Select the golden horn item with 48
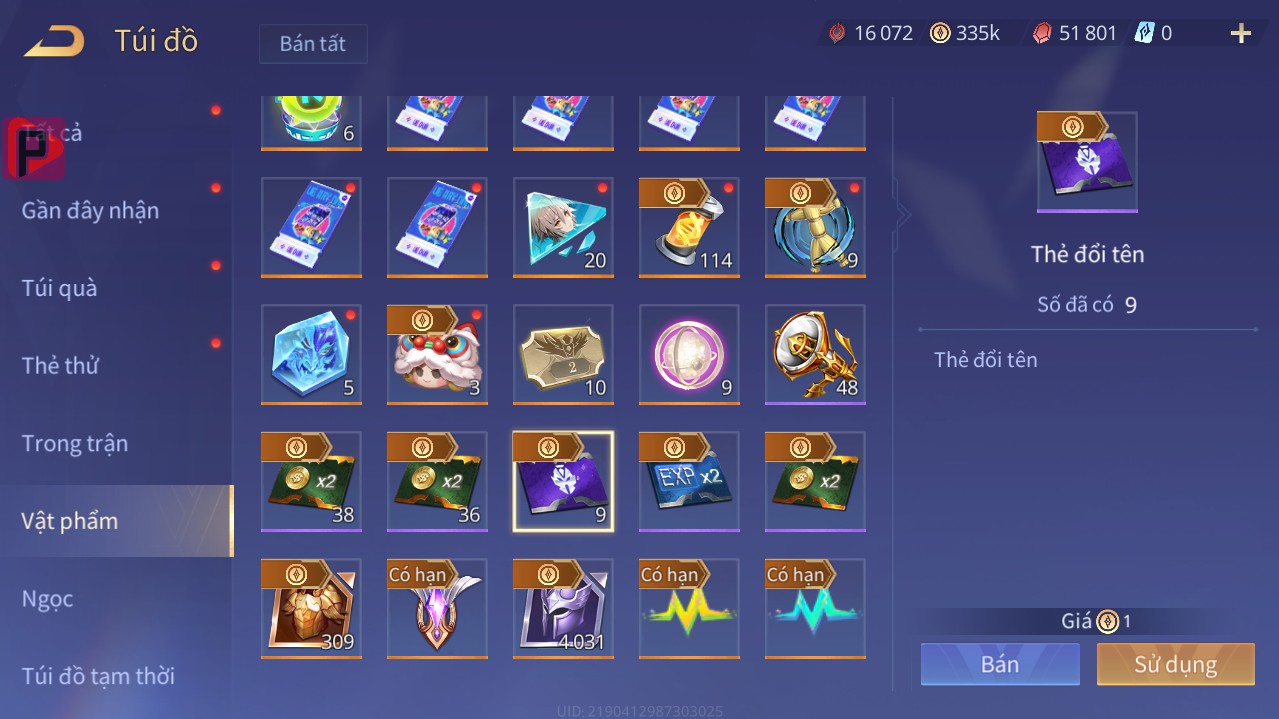 pyautogui.click(x=815, y=354)
